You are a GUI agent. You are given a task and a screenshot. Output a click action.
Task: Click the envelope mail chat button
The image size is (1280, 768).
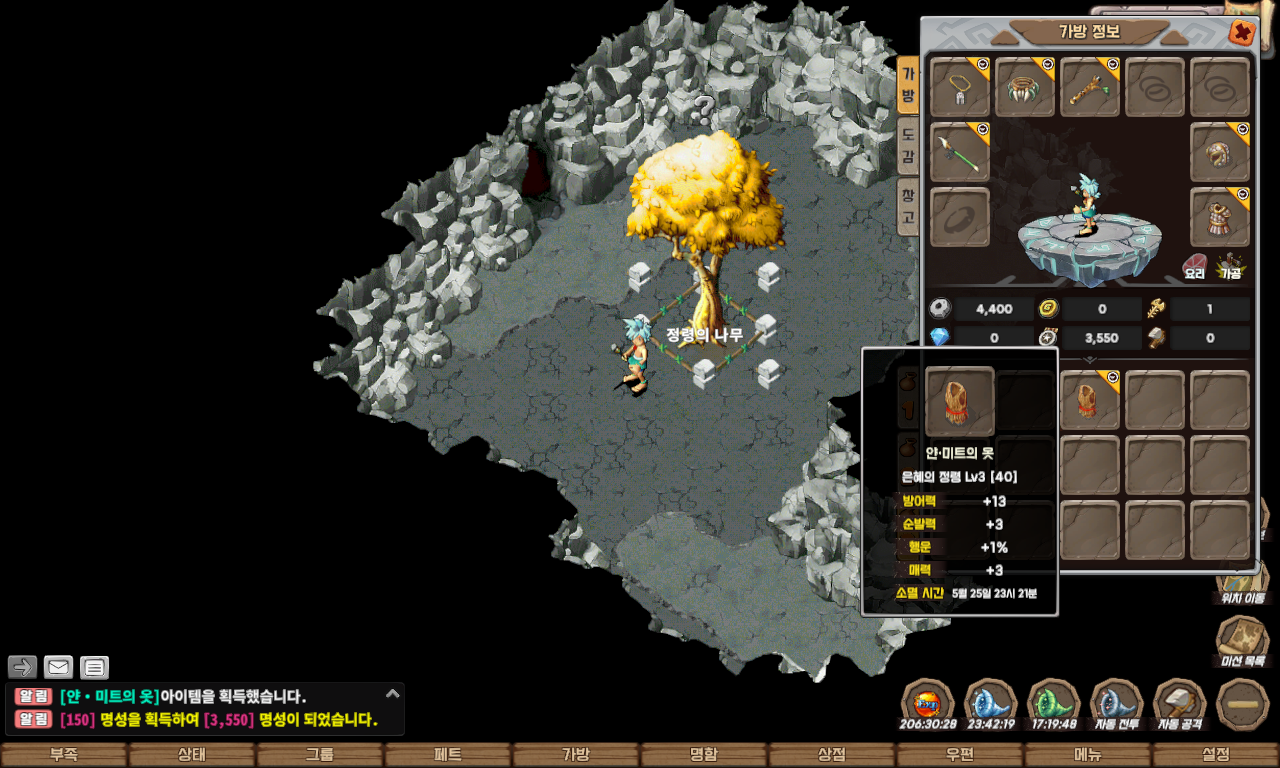[x=58, y=667]
